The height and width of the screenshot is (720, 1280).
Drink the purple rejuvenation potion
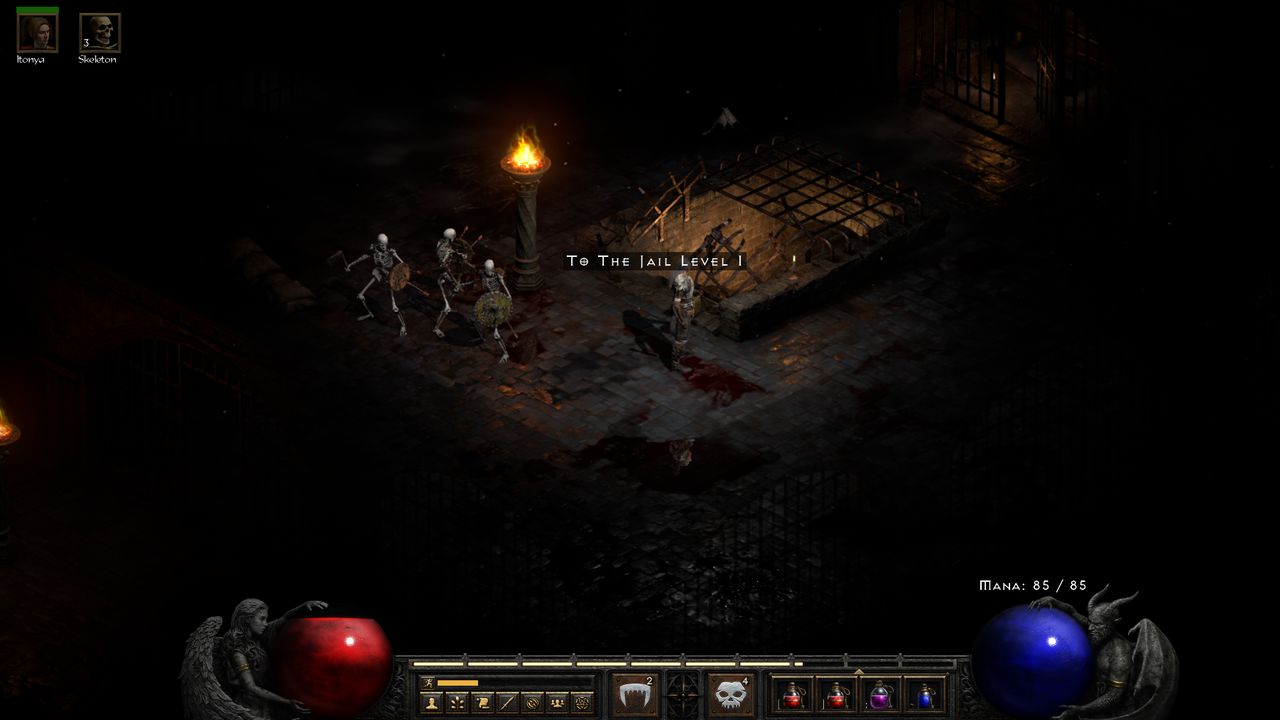coord(879,698)
